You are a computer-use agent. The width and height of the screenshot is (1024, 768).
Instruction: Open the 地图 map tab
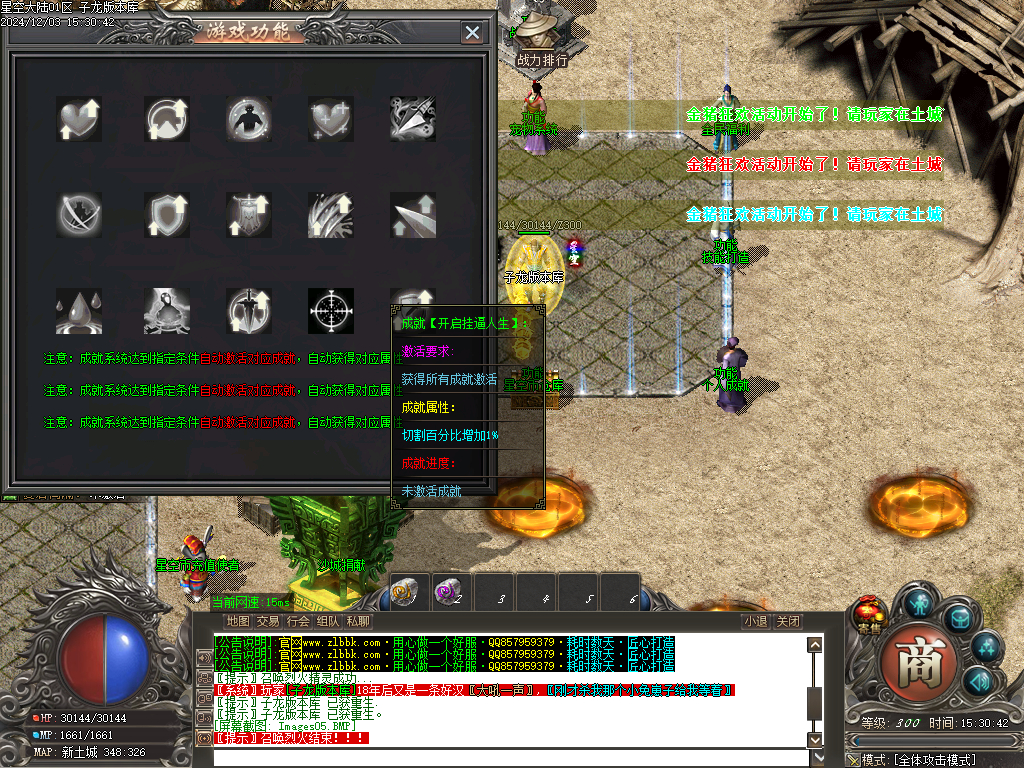pos(237,621)
